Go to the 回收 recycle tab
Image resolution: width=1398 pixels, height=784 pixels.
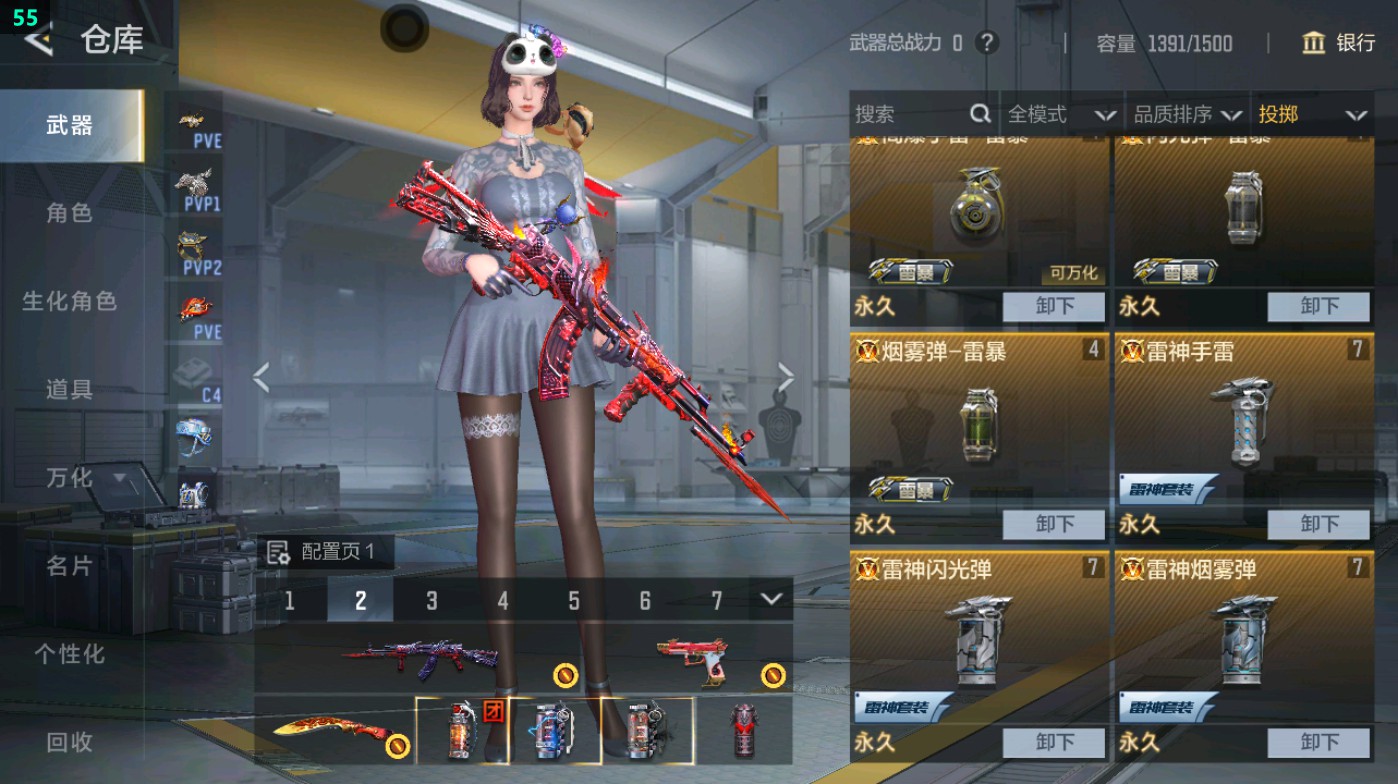pos(70,742)
